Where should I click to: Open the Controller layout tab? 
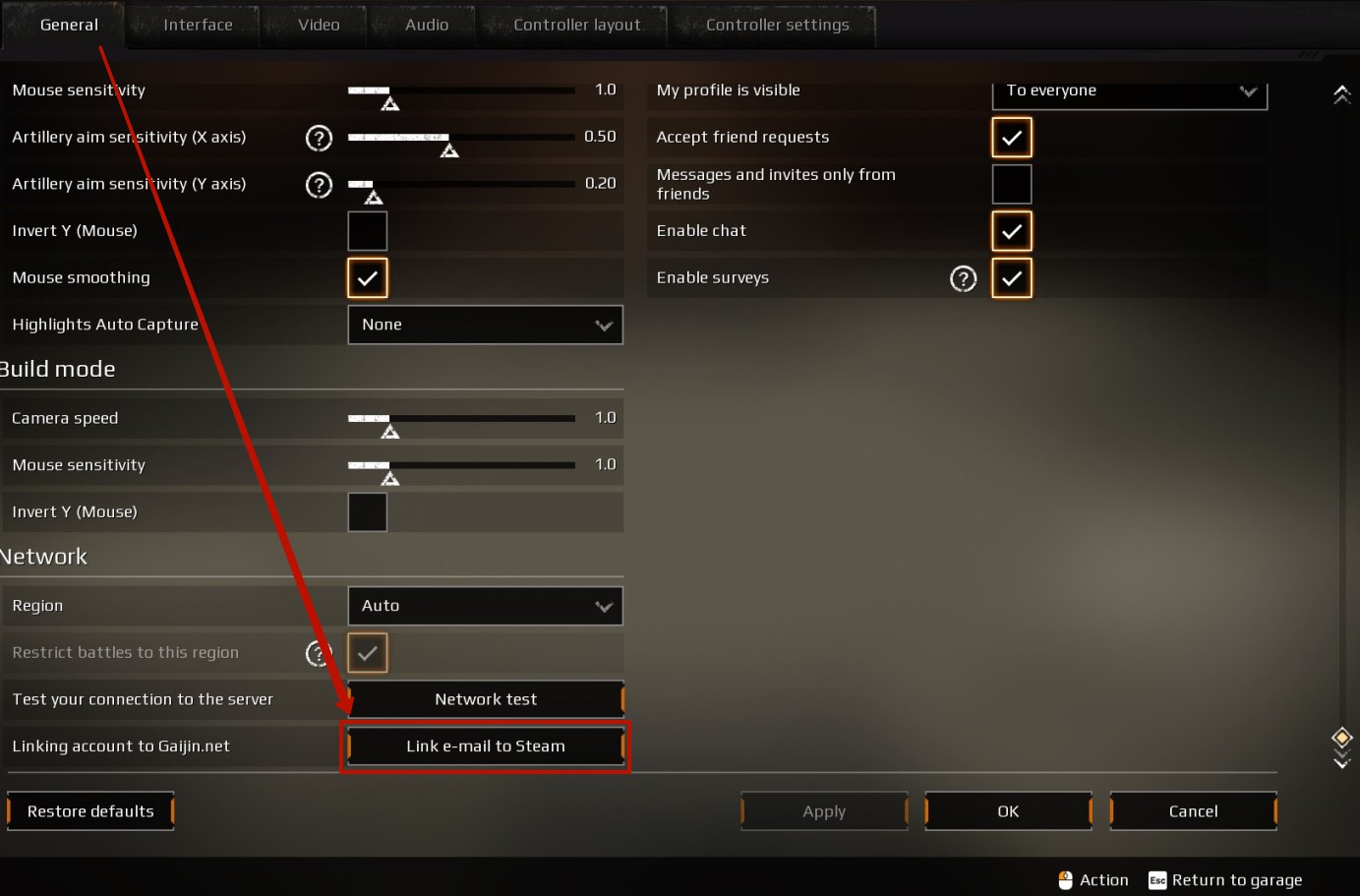coord(571,25)
